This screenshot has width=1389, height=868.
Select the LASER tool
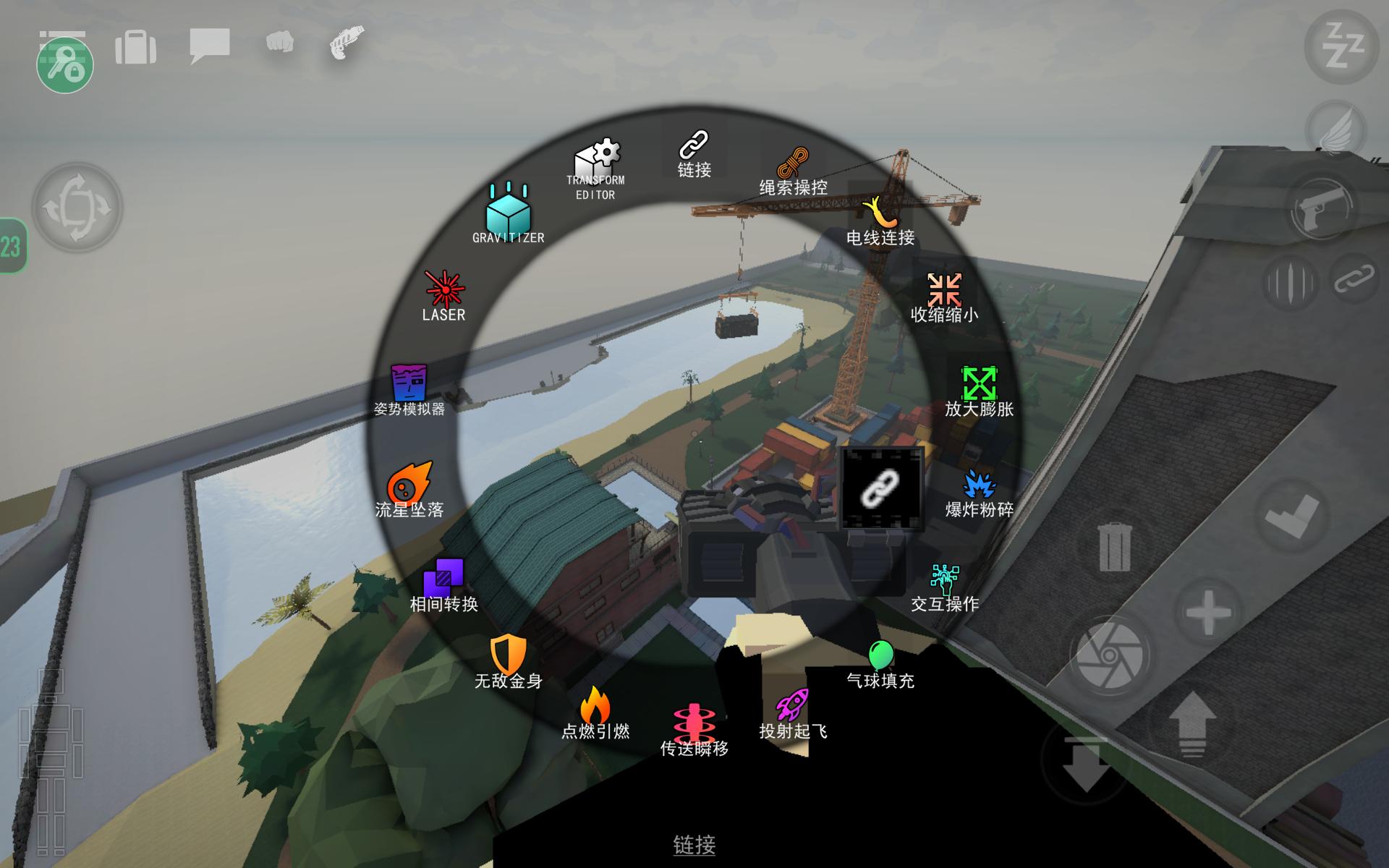pos(443,295)
